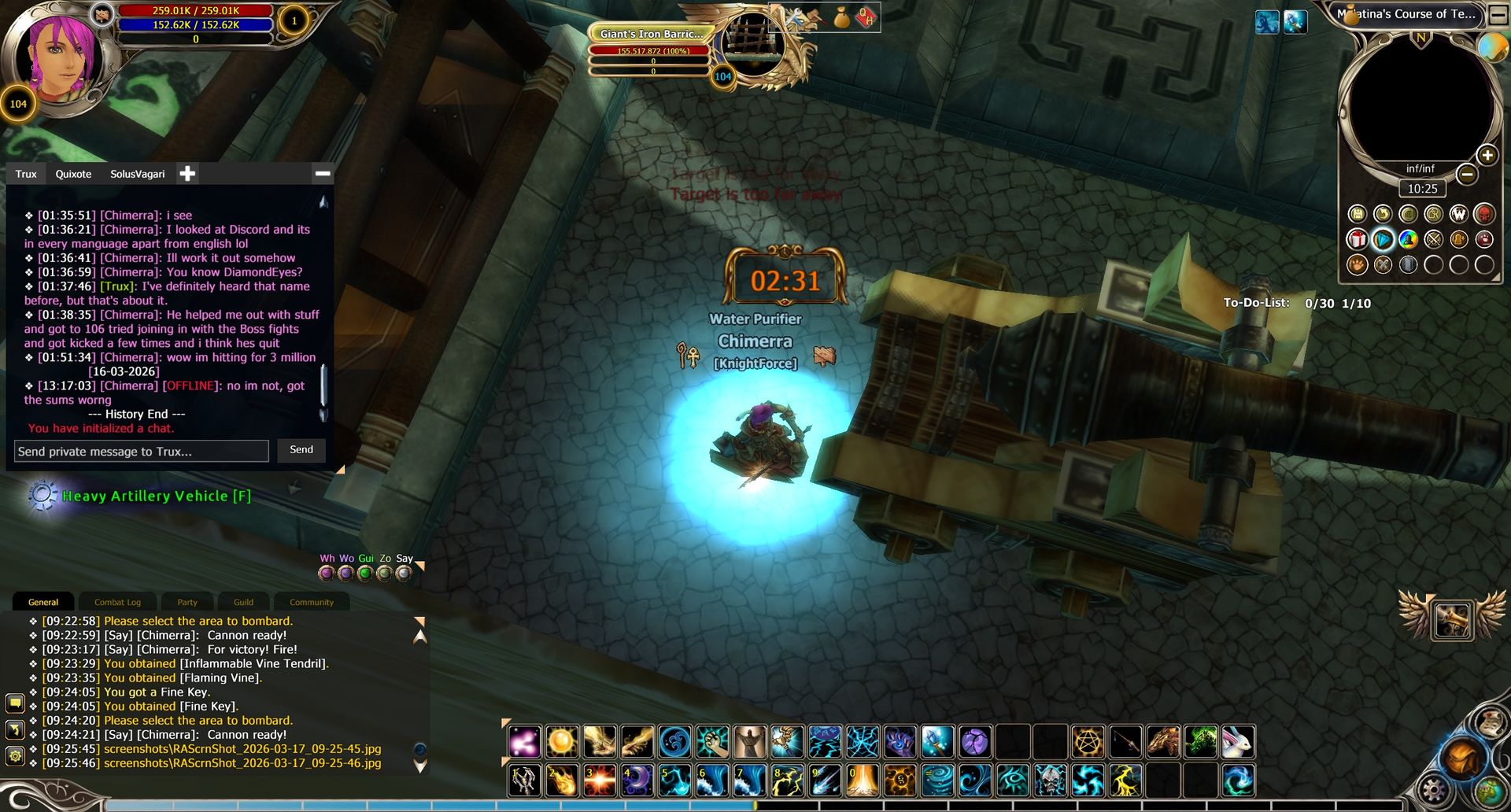Viewport: 1511px width, 812px height.
Task: Type in the private message field
Action: click(x=142, y=452)
